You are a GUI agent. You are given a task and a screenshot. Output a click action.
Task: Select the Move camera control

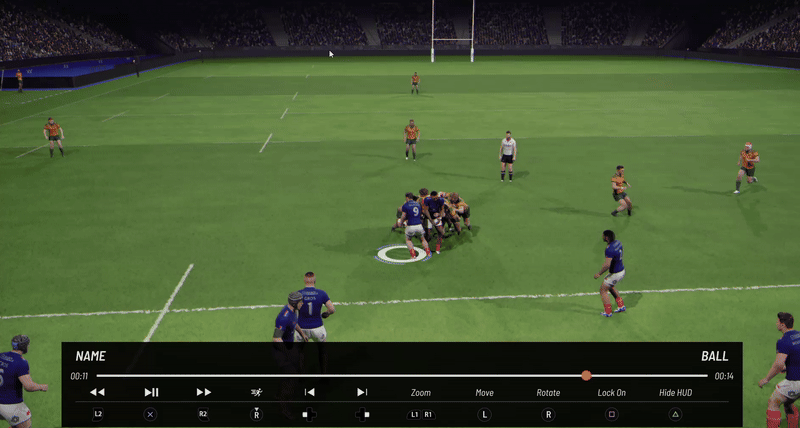point(484,392)
